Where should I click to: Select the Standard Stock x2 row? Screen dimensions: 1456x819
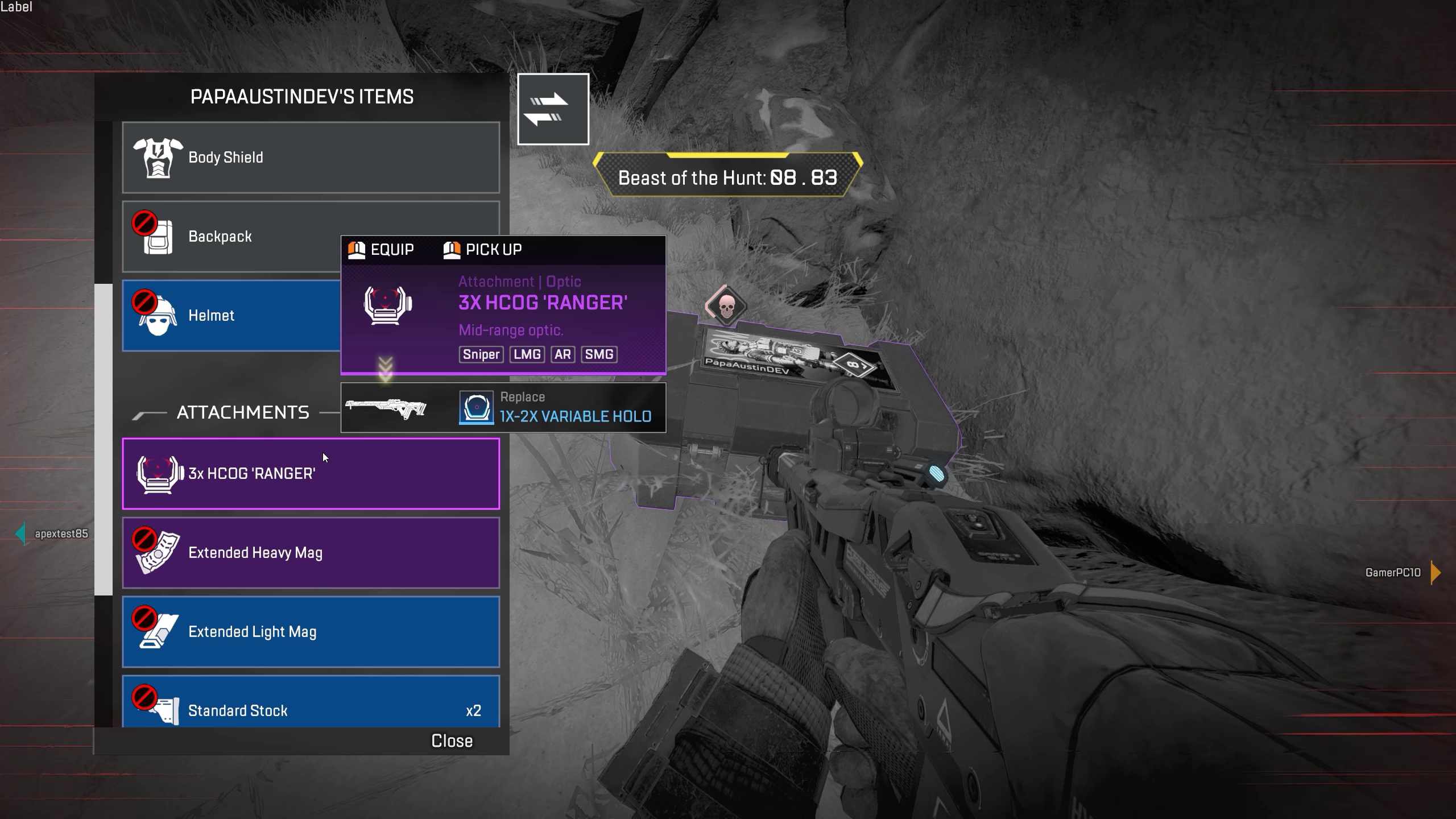[x=311, y=705]
